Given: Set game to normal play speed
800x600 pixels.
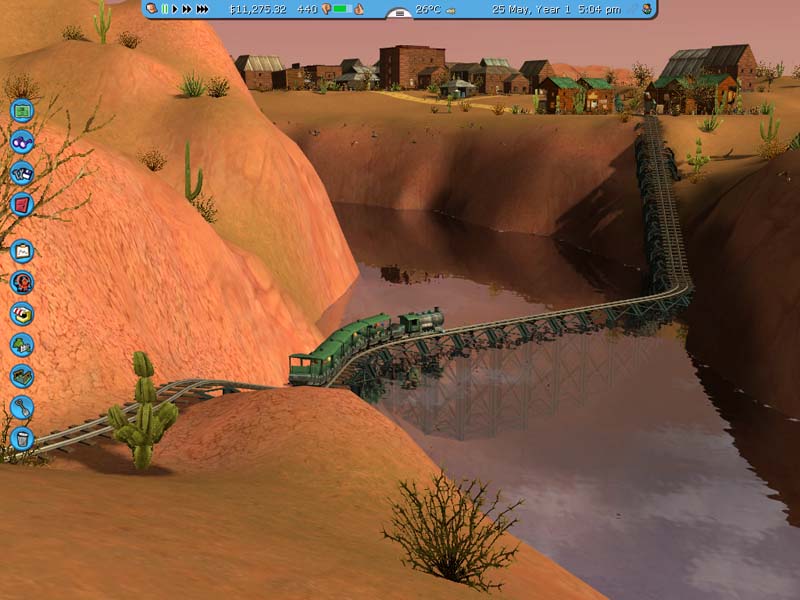Looking at the screenshot, I should coord(176,9).
